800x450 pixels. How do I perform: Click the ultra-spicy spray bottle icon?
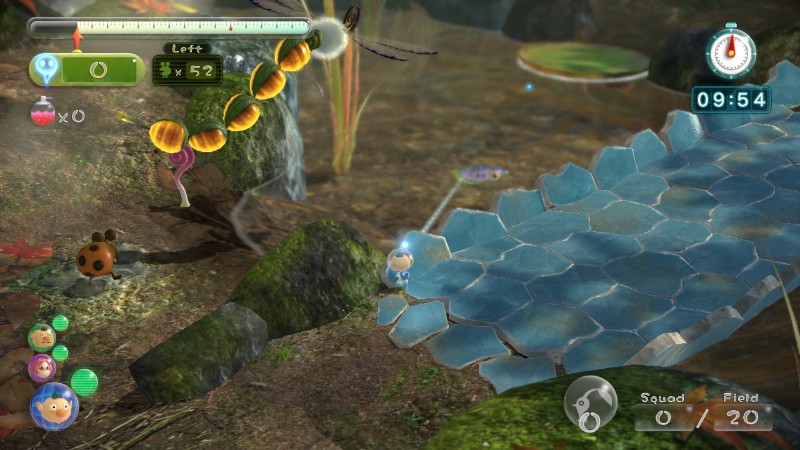43,113
